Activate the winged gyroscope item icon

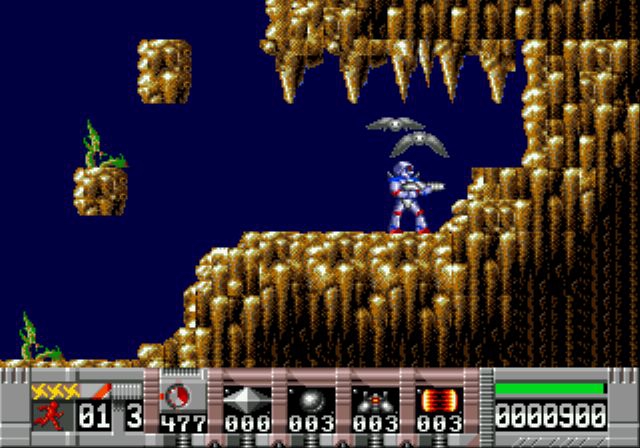tap(375, 398)
